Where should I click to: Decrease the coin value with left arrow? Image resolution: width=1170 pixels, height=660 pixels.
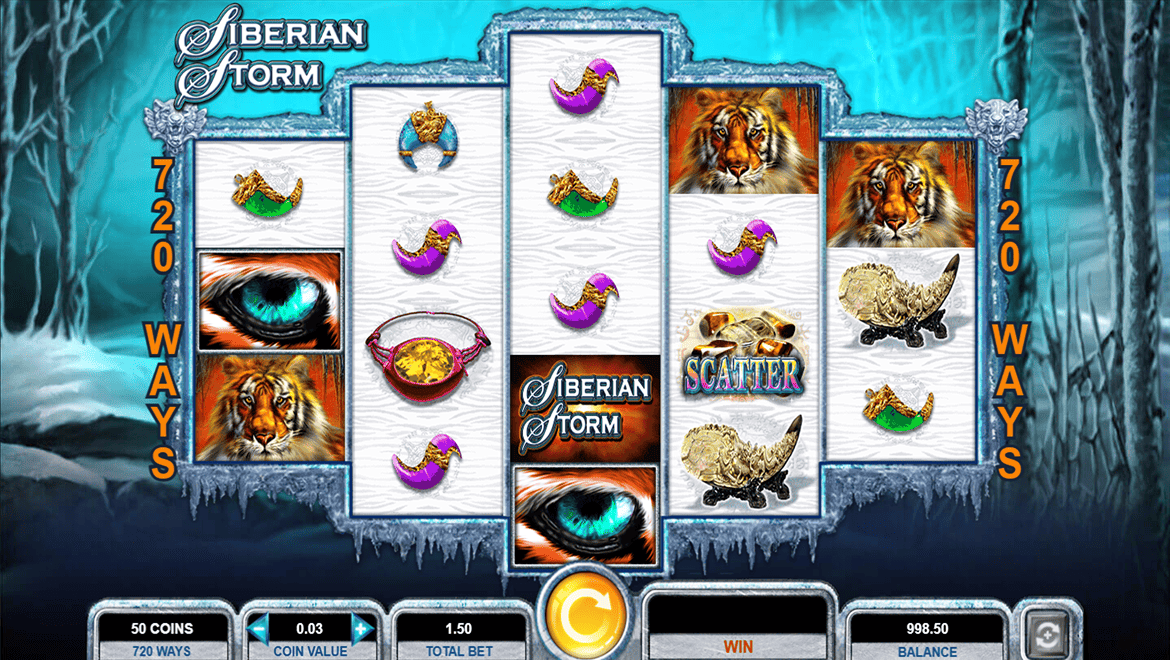tap(259, 629)
